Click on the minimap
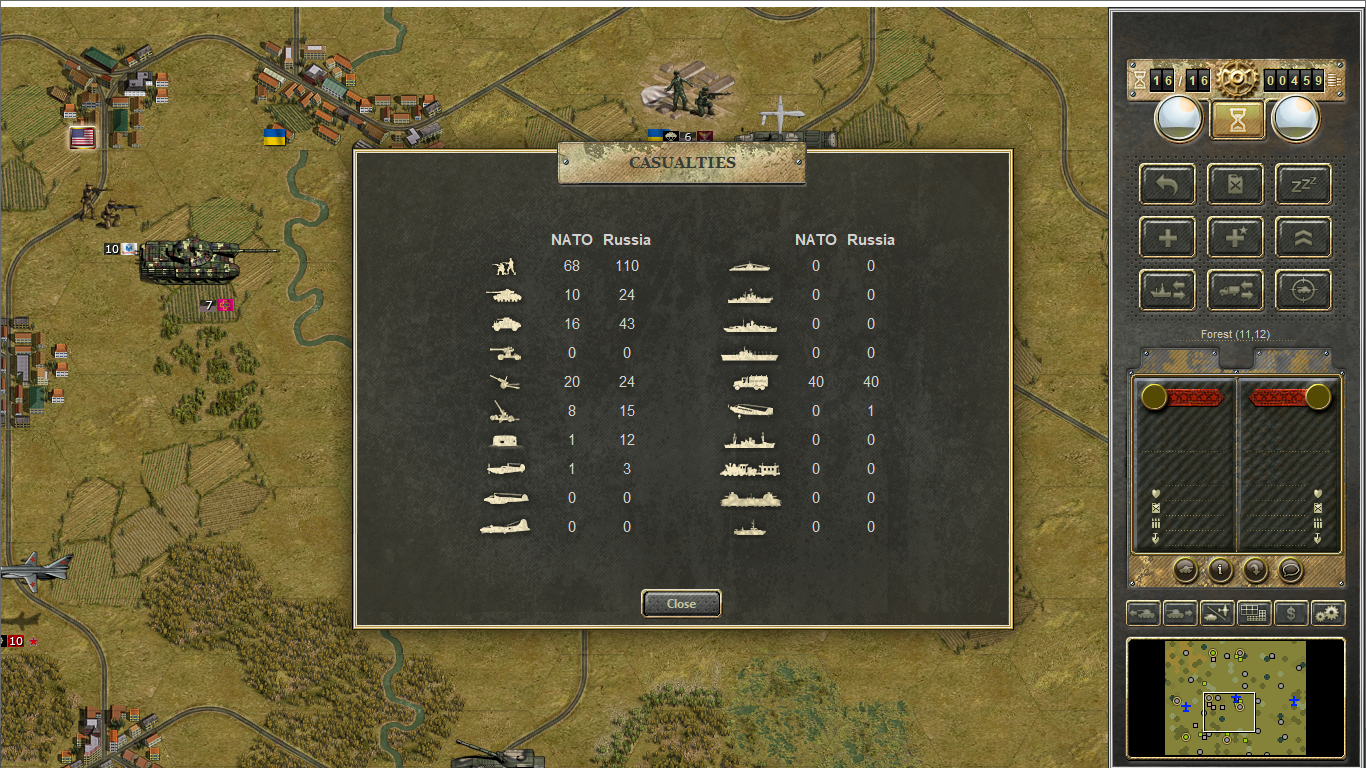This screenshot has width=1366, height=768. coord(1235,698)
